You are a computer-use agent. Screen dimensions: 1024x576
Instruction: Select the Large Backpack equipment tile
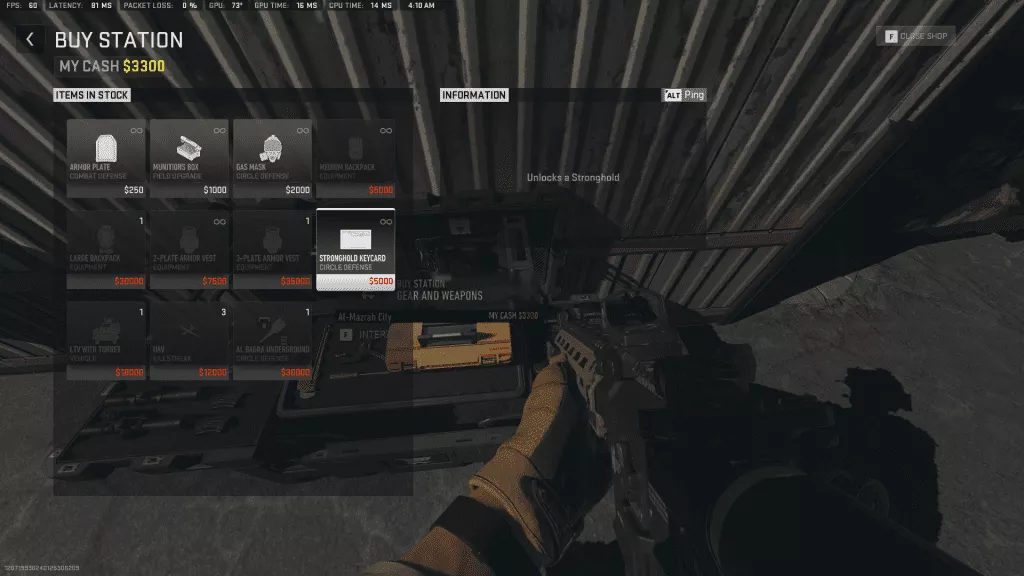[x=106, y=249]
